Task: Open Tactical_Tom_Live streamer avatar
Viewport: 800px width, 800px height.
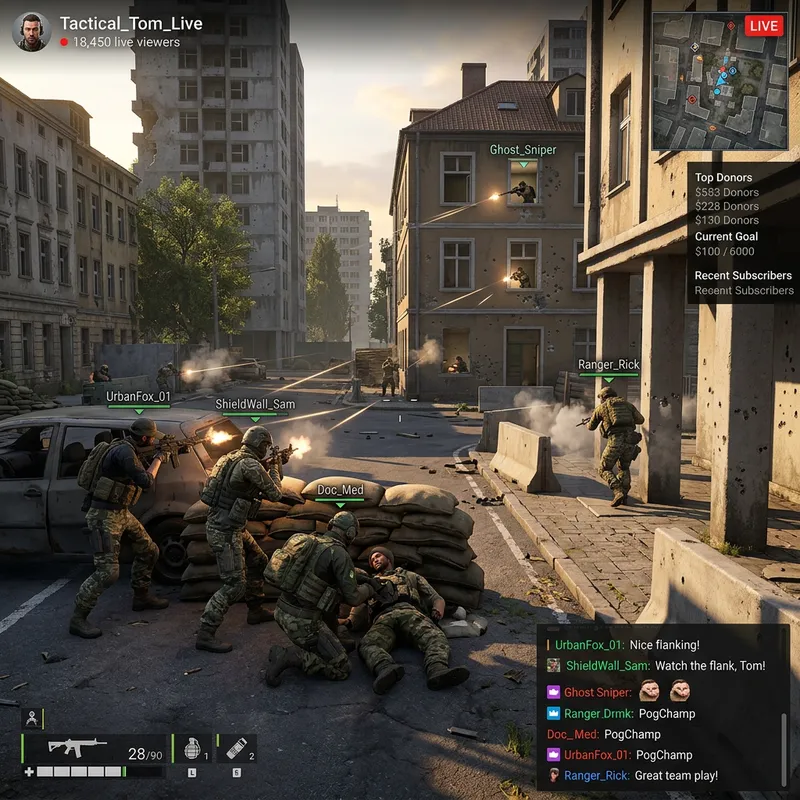Action: (31, 32)
